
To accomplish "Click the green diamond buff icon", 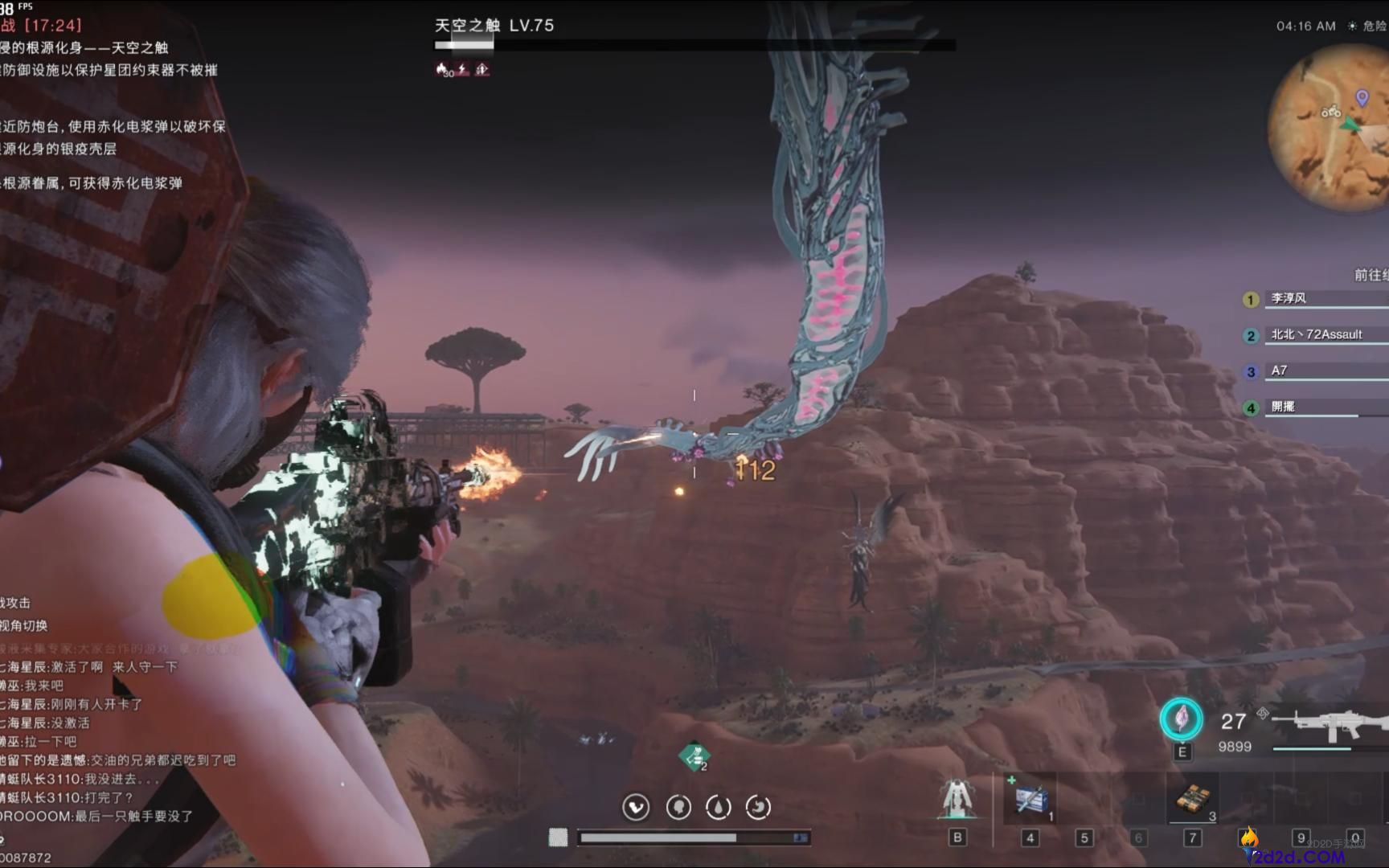I will (694, 756).
